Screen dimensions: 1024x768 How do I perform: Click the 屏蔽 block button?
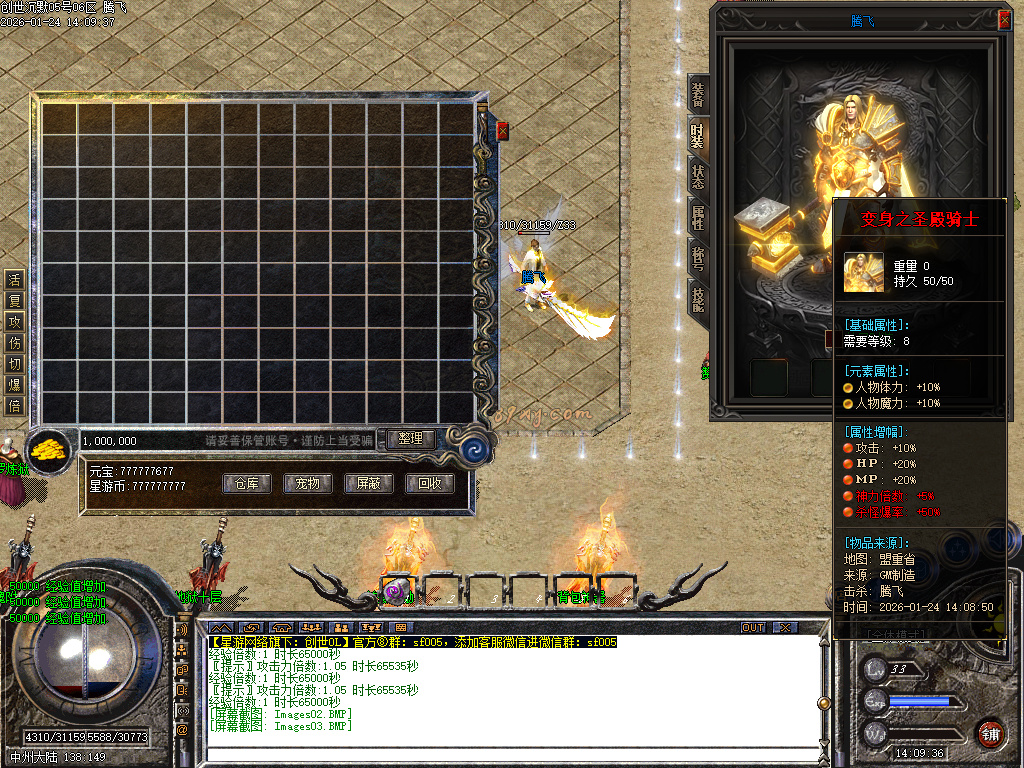368,484
